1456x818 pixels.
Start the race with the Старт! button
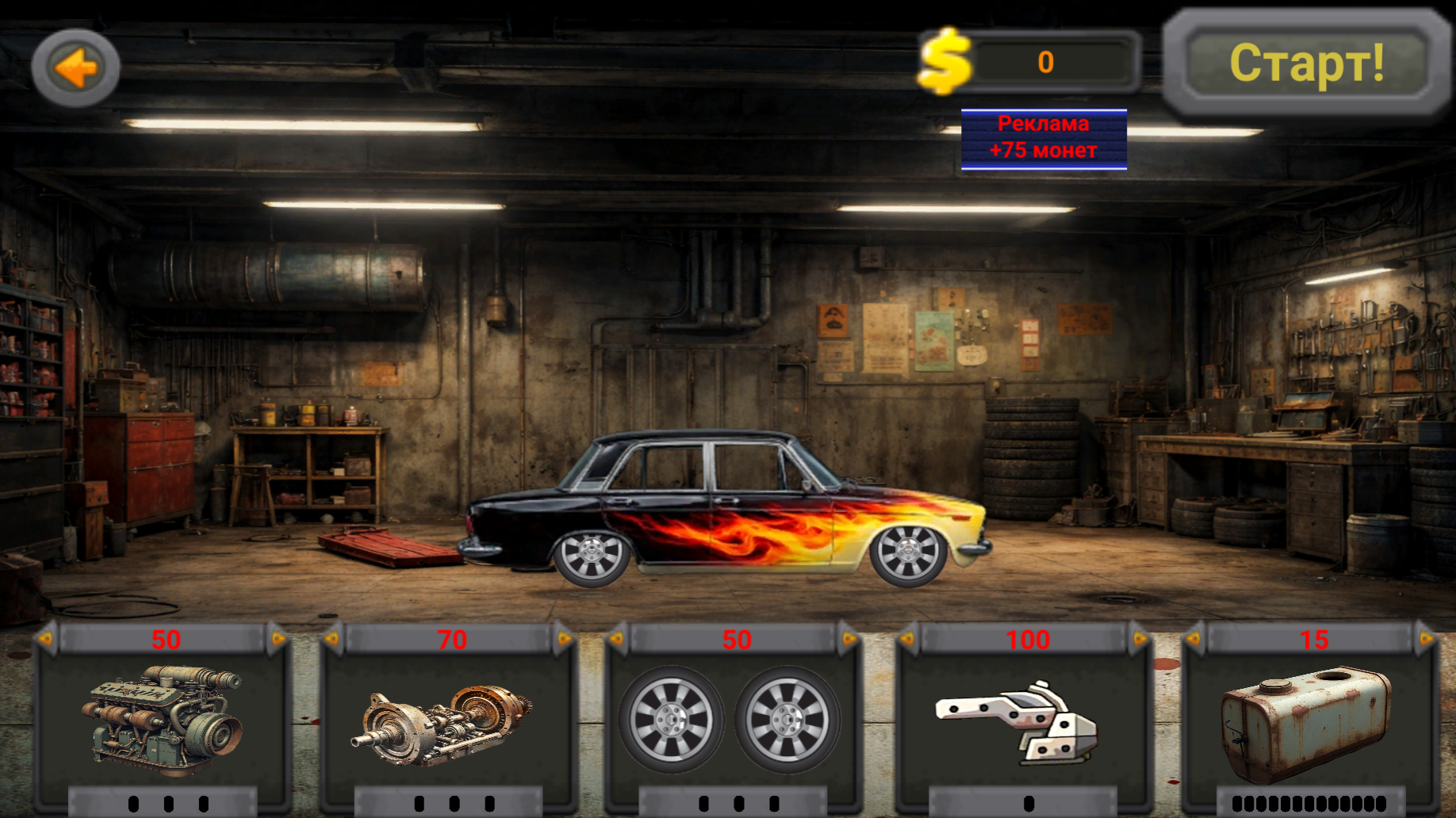(x=1306, y=63)
